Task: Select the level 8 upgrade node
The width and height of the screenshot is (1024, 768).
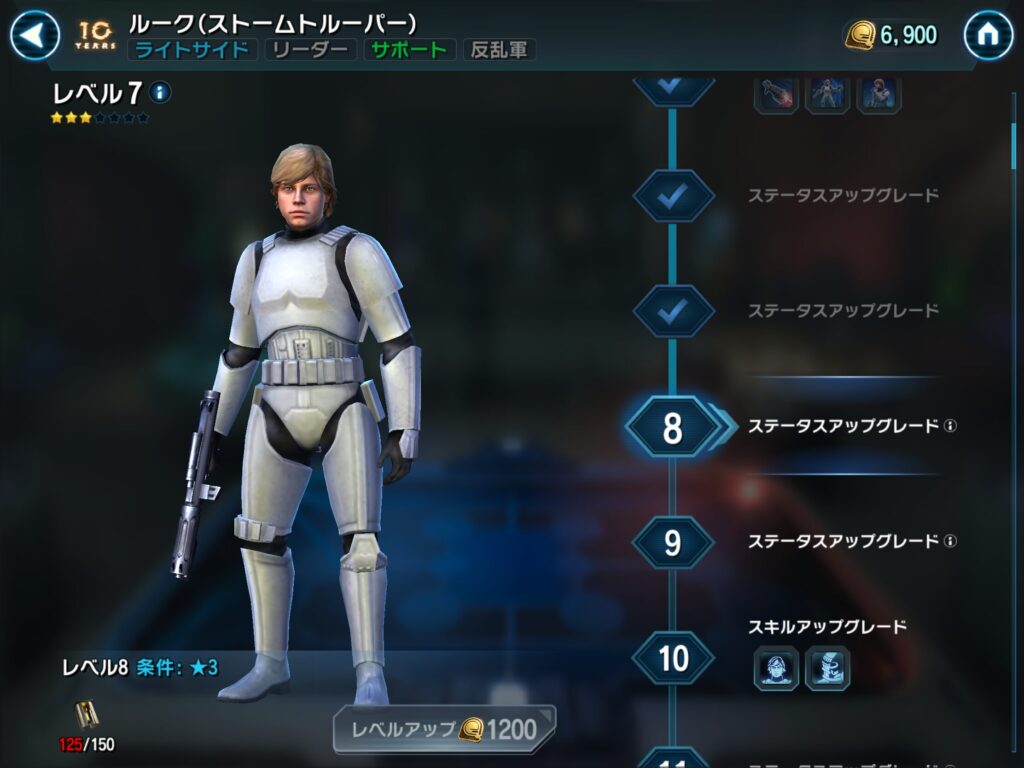Action: coord(673,427)
